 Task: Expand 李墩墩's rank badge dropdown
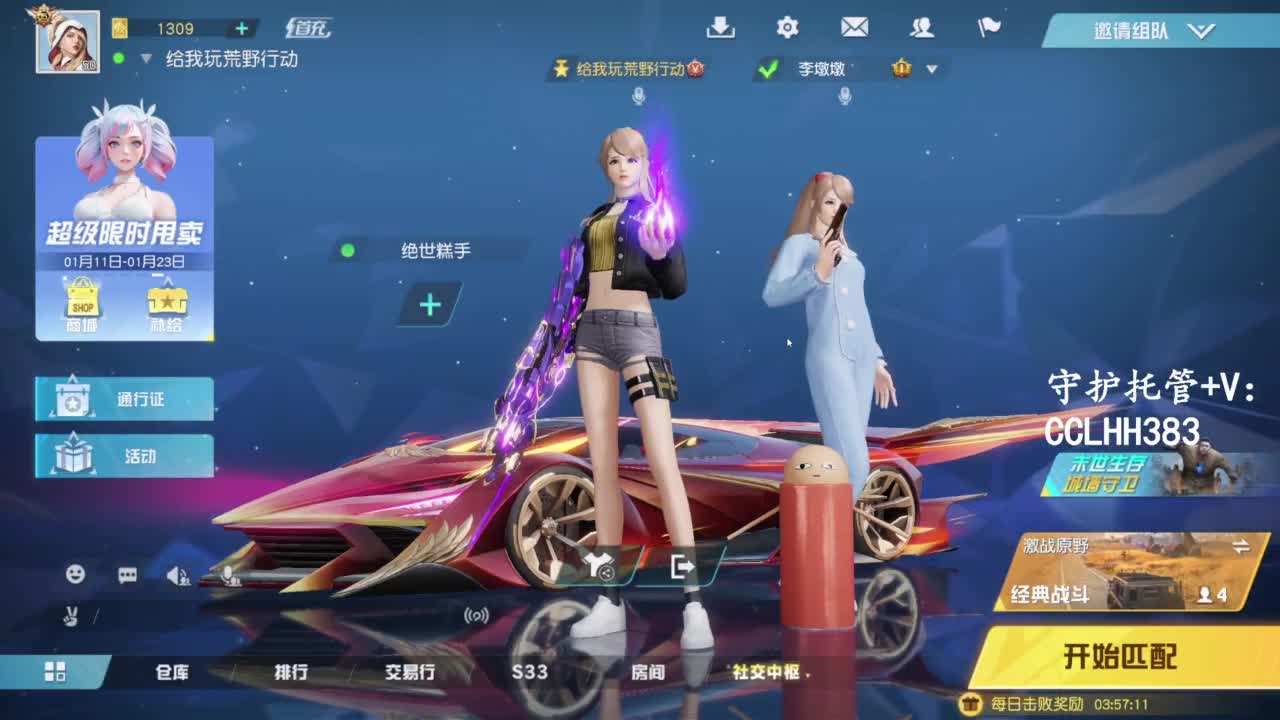[x=932, y=70]
